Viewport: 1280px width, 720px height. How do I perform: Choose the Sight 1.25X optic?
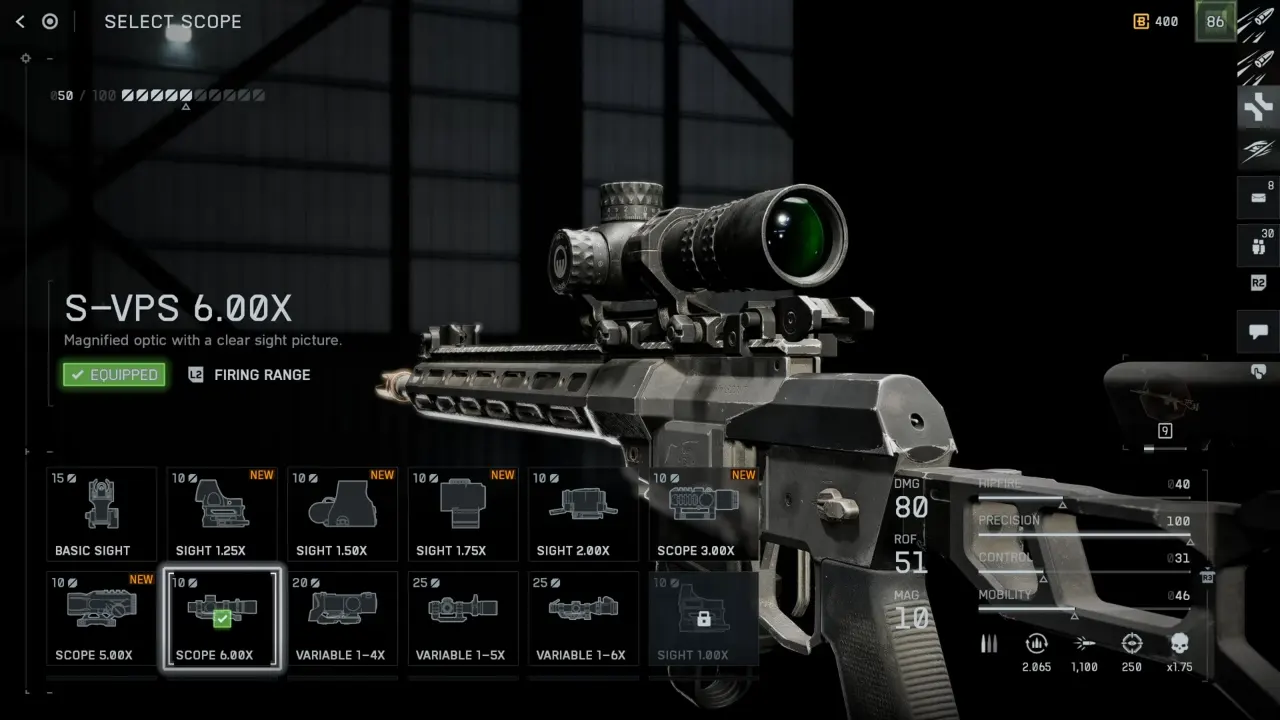[222, 514]
